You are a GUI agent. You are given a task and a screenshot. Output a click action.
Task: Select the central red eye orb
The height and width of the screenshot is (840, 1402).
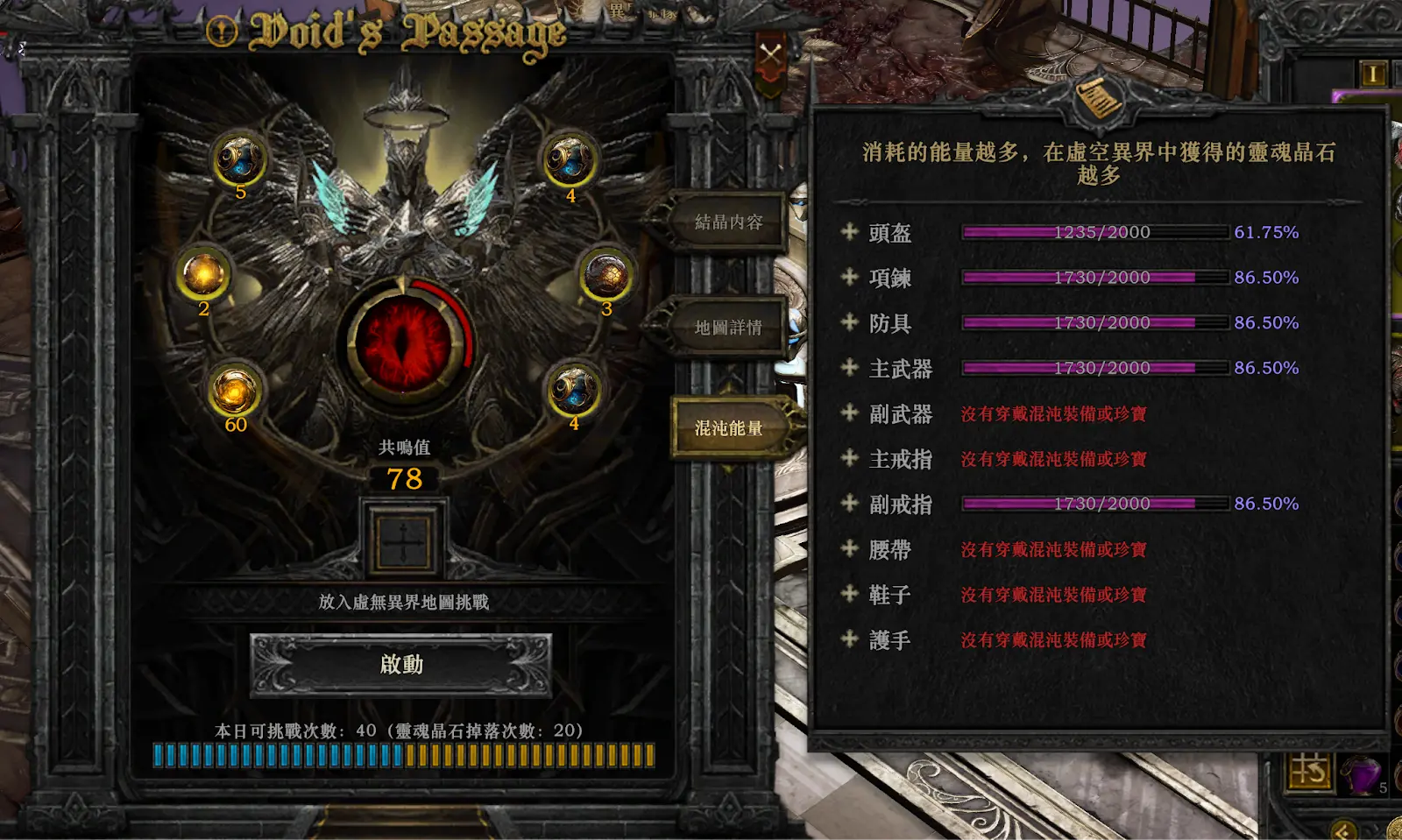click(x=404, y=341)
